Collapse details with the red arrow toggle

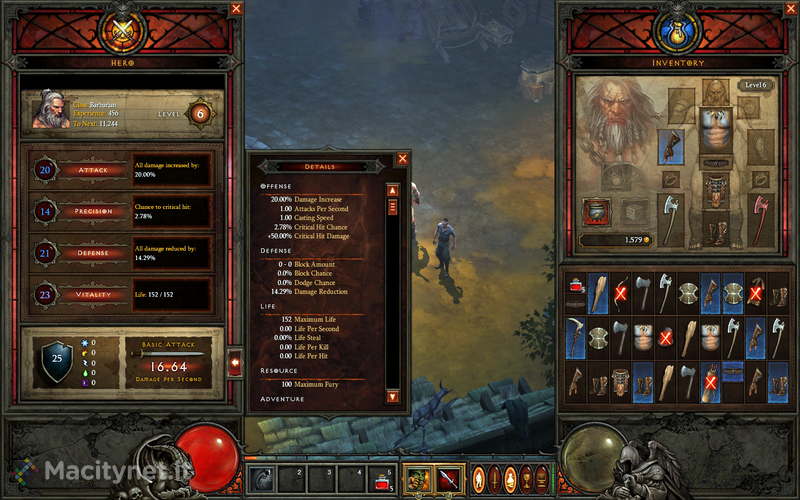[236, 363]
